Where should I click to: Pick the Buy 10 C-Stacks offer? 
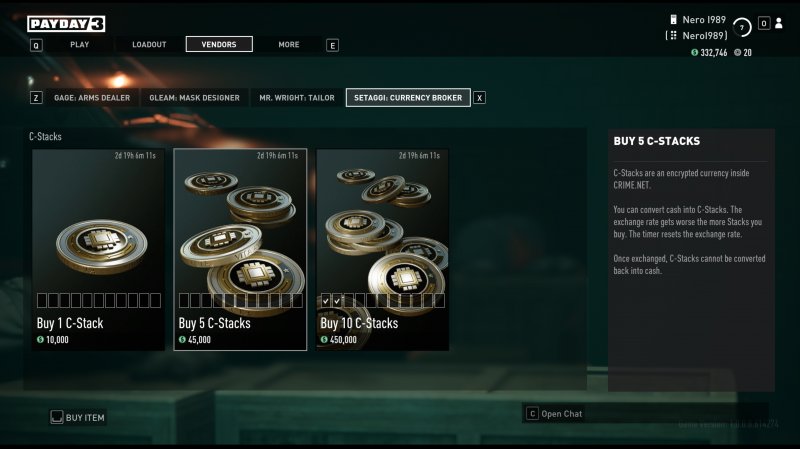pyautogui.click(x=382, y=250)
